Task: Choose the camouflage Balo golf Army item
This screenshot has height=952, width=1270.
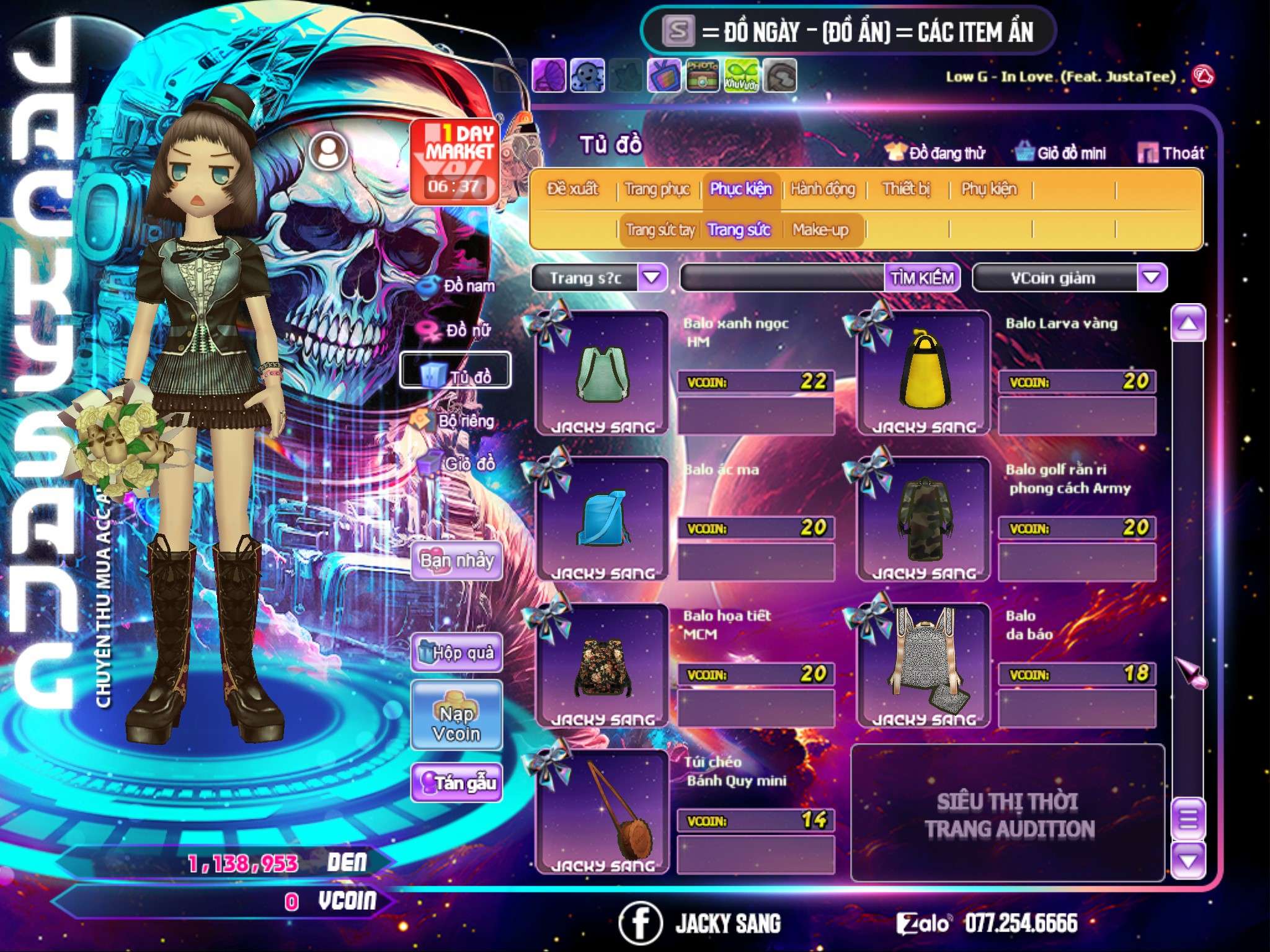Action: (x=924, y=519)
